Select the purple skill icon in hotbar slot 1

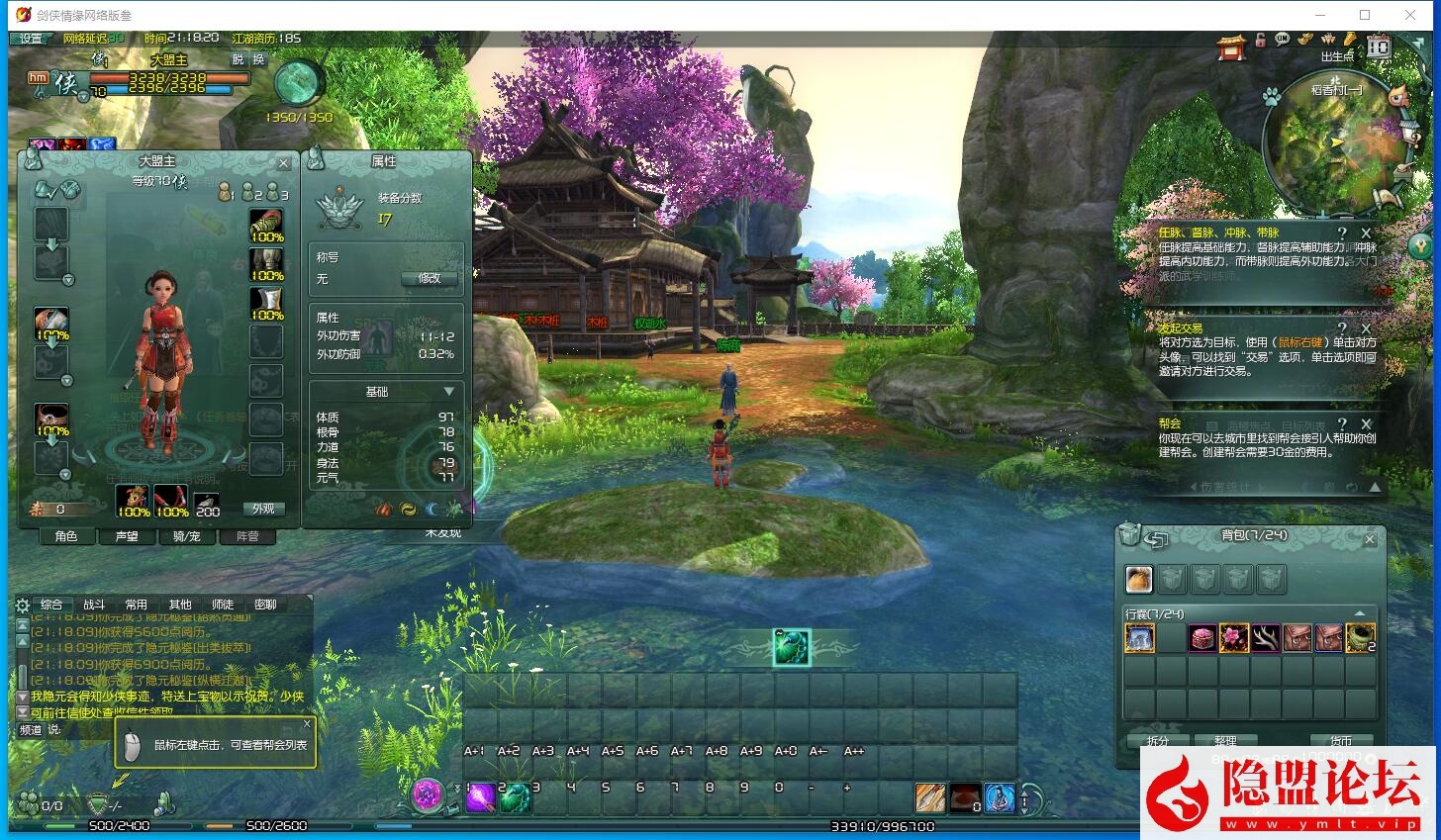[481, 796]
